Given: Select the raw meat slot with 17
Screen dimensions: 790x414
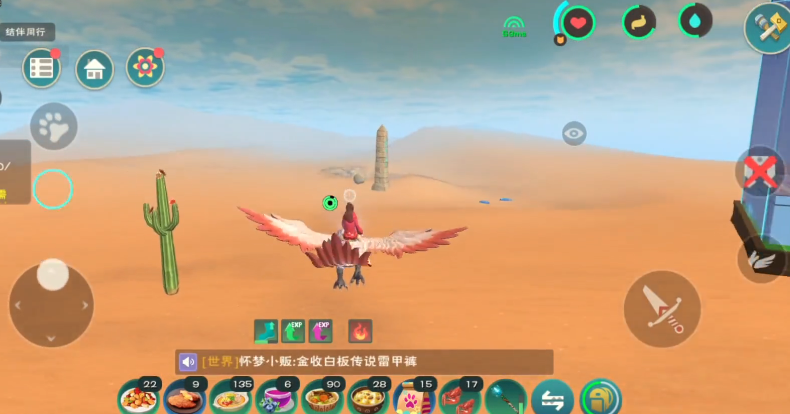Looking at the screenshot, I should pyautogui.click(x=461, y=398).
